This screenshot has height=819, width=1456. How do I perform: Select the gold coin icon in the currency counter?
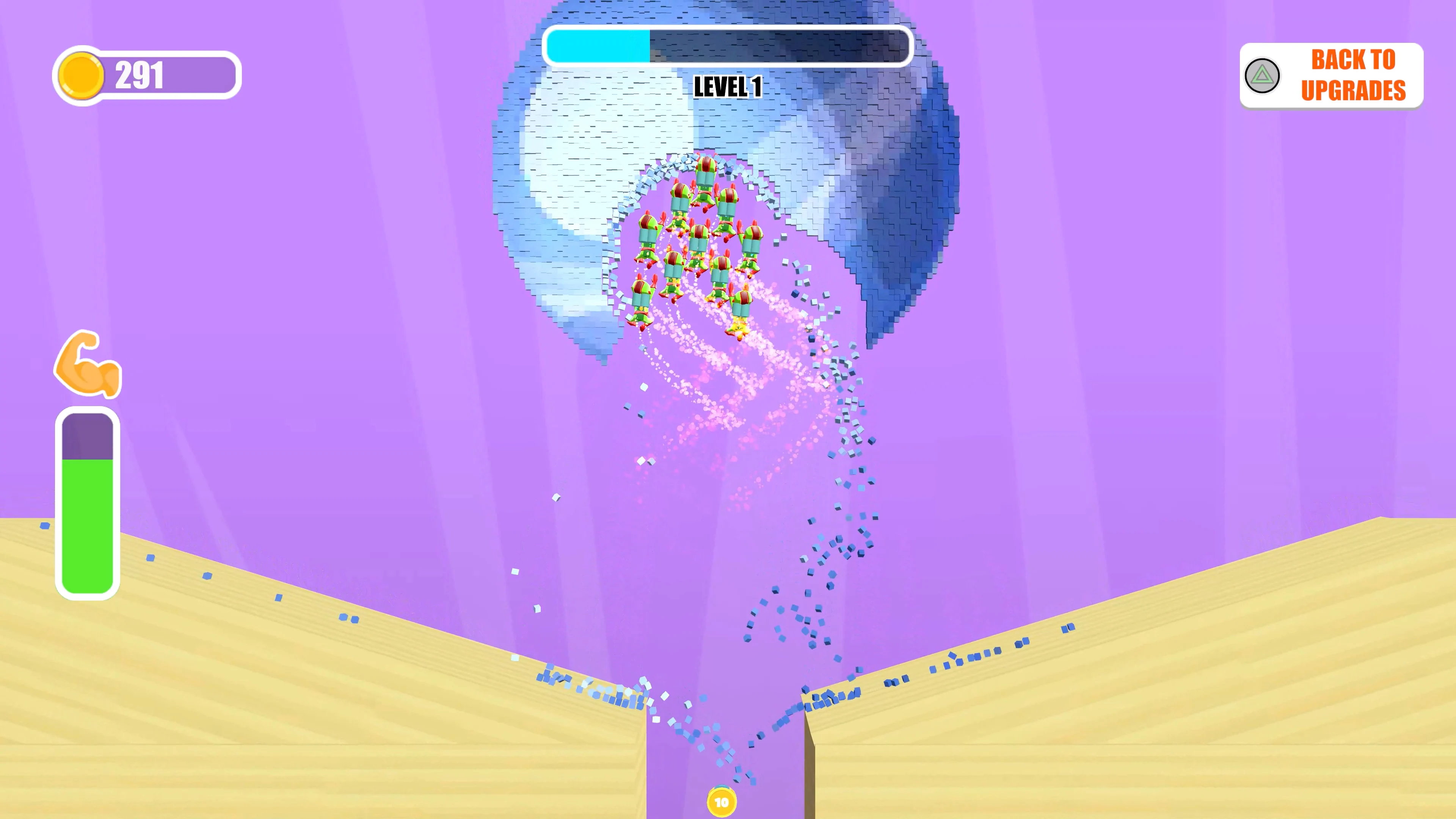(x=81, y=74)
